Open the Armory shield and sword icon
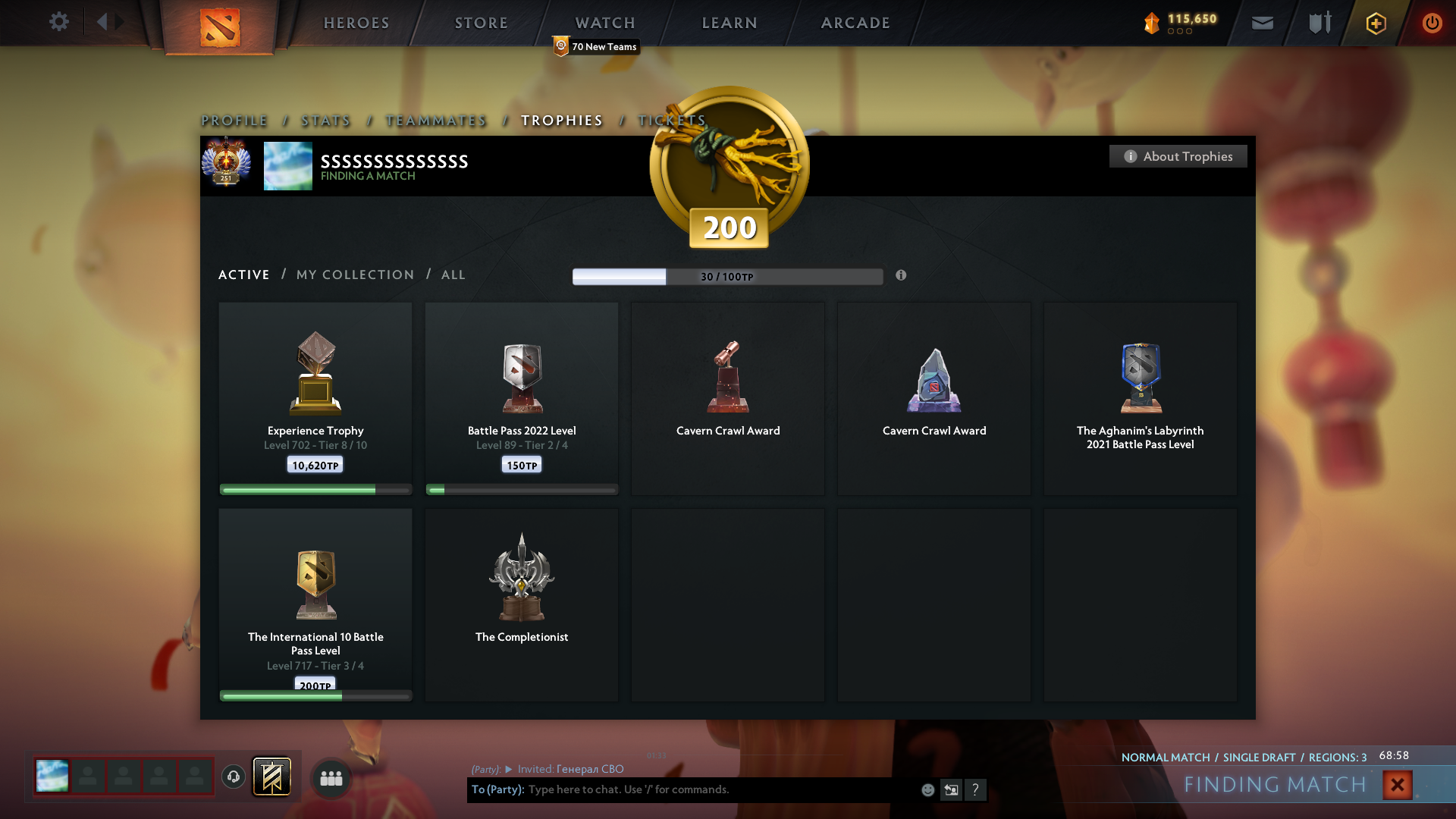Image resolution: width=1456 pixels, height=819 pixels. pyautogui.click(x=1318, y=22)
